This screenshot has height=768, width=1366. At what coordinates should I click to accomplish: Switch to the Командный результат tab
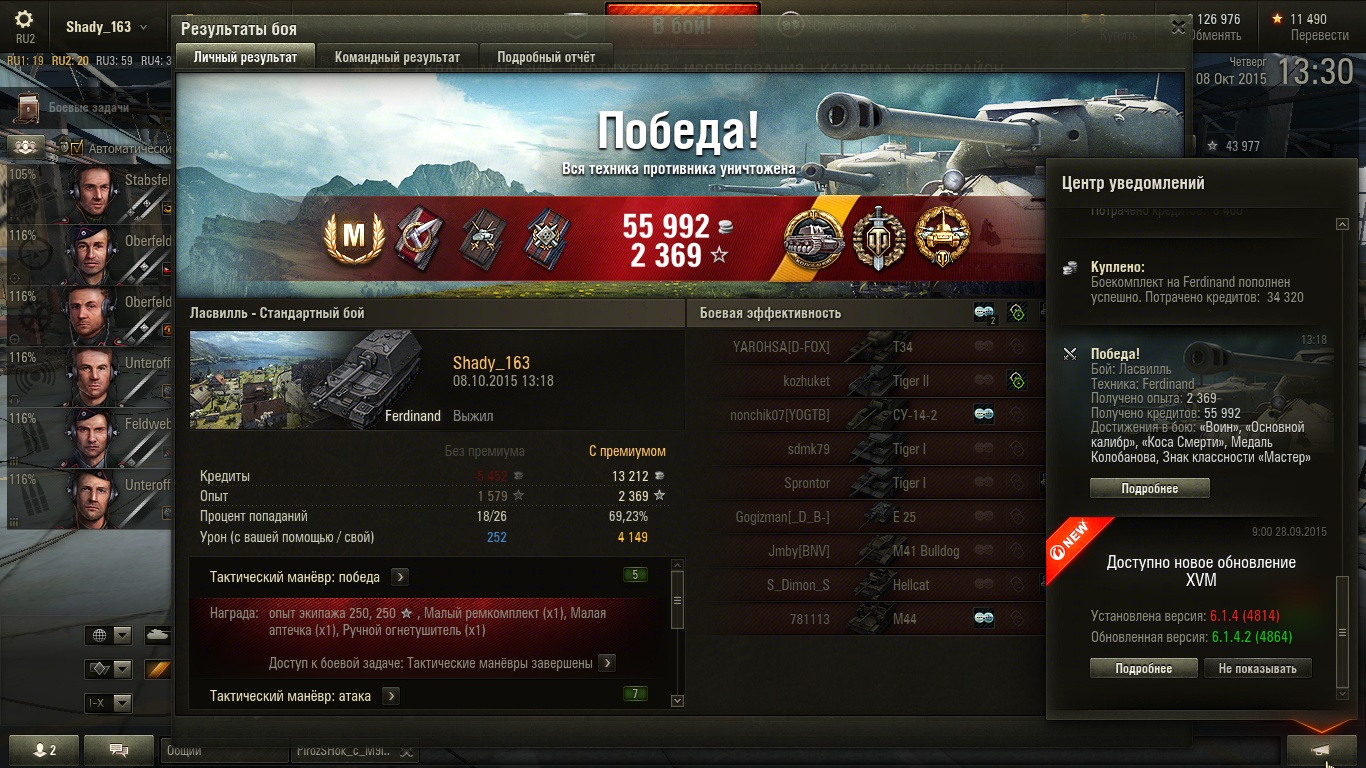click(397, 57)
